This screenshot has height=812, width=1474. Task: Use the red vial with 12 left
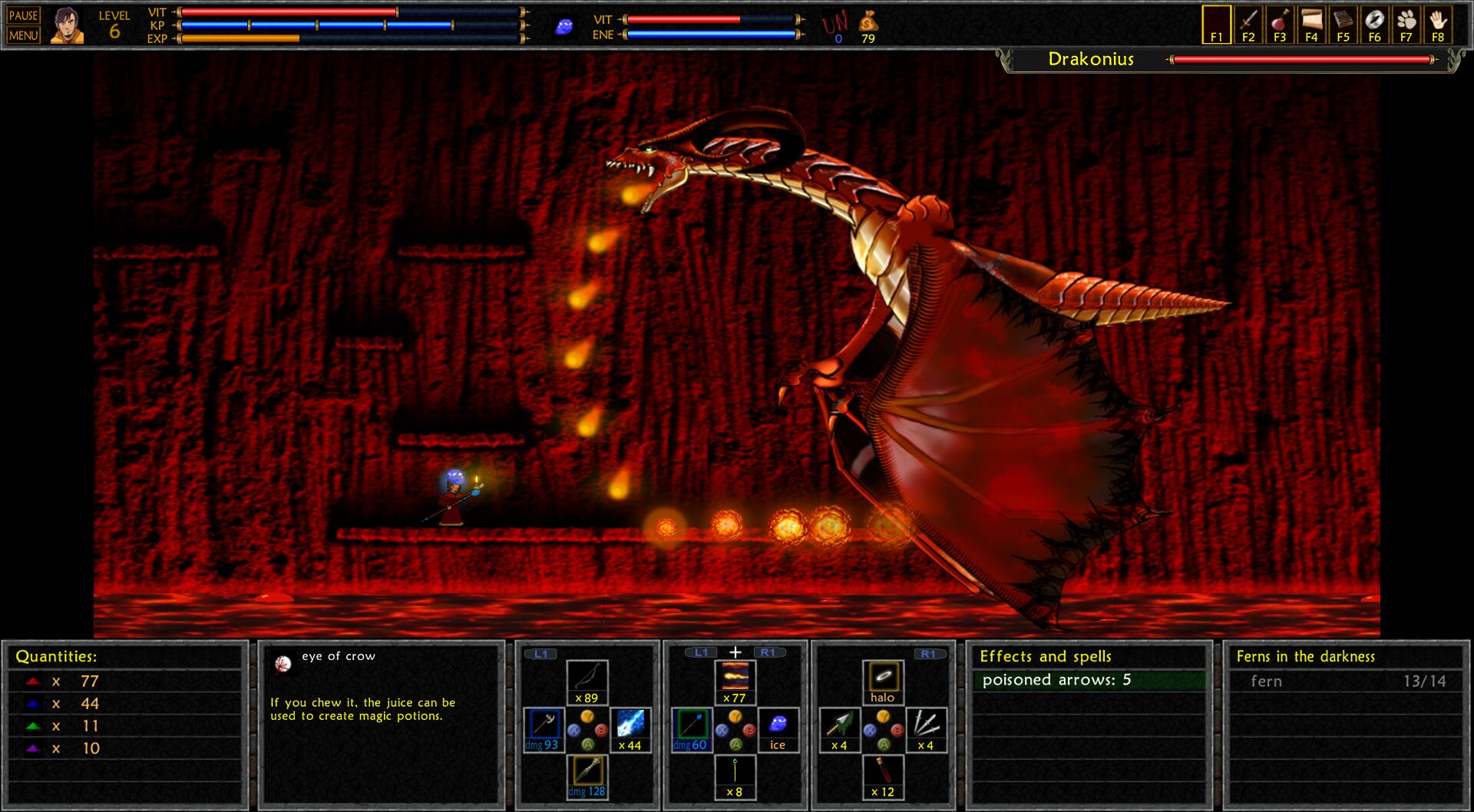coord(883,776)
